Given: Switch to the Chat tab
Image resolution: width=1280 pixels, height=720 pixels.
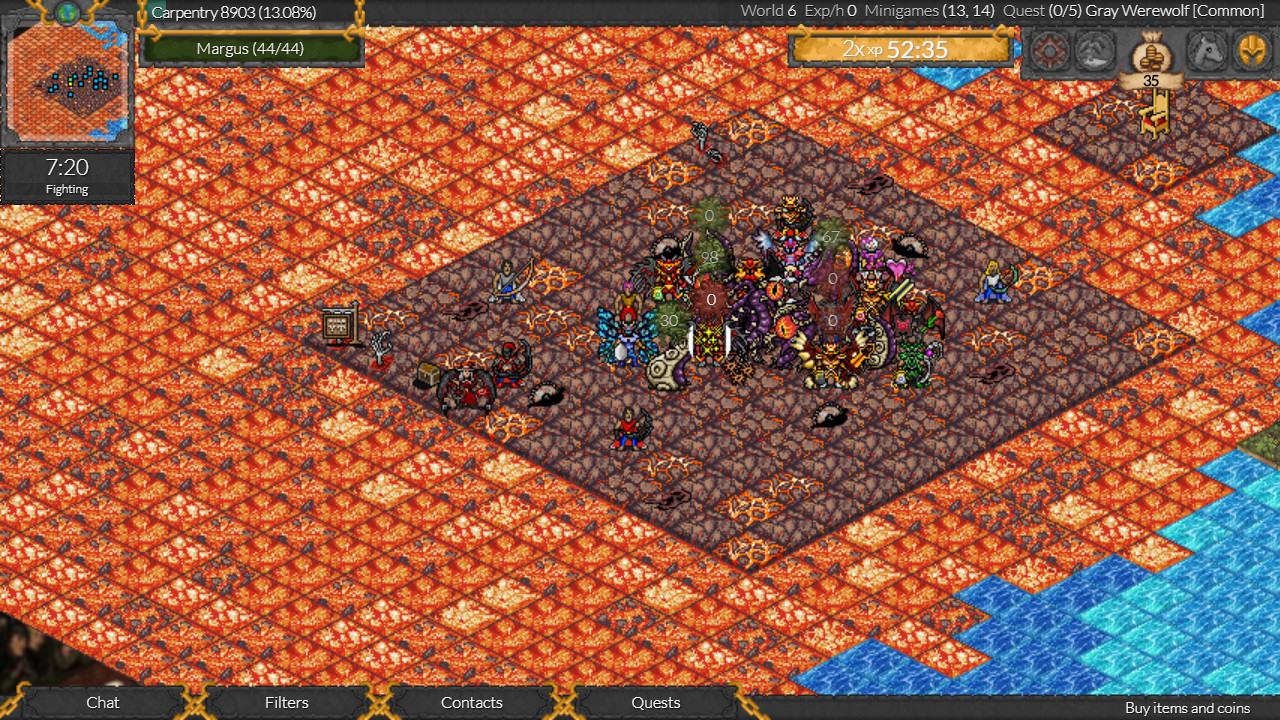Looking at the screenshot, I should [x=102, y=703].
